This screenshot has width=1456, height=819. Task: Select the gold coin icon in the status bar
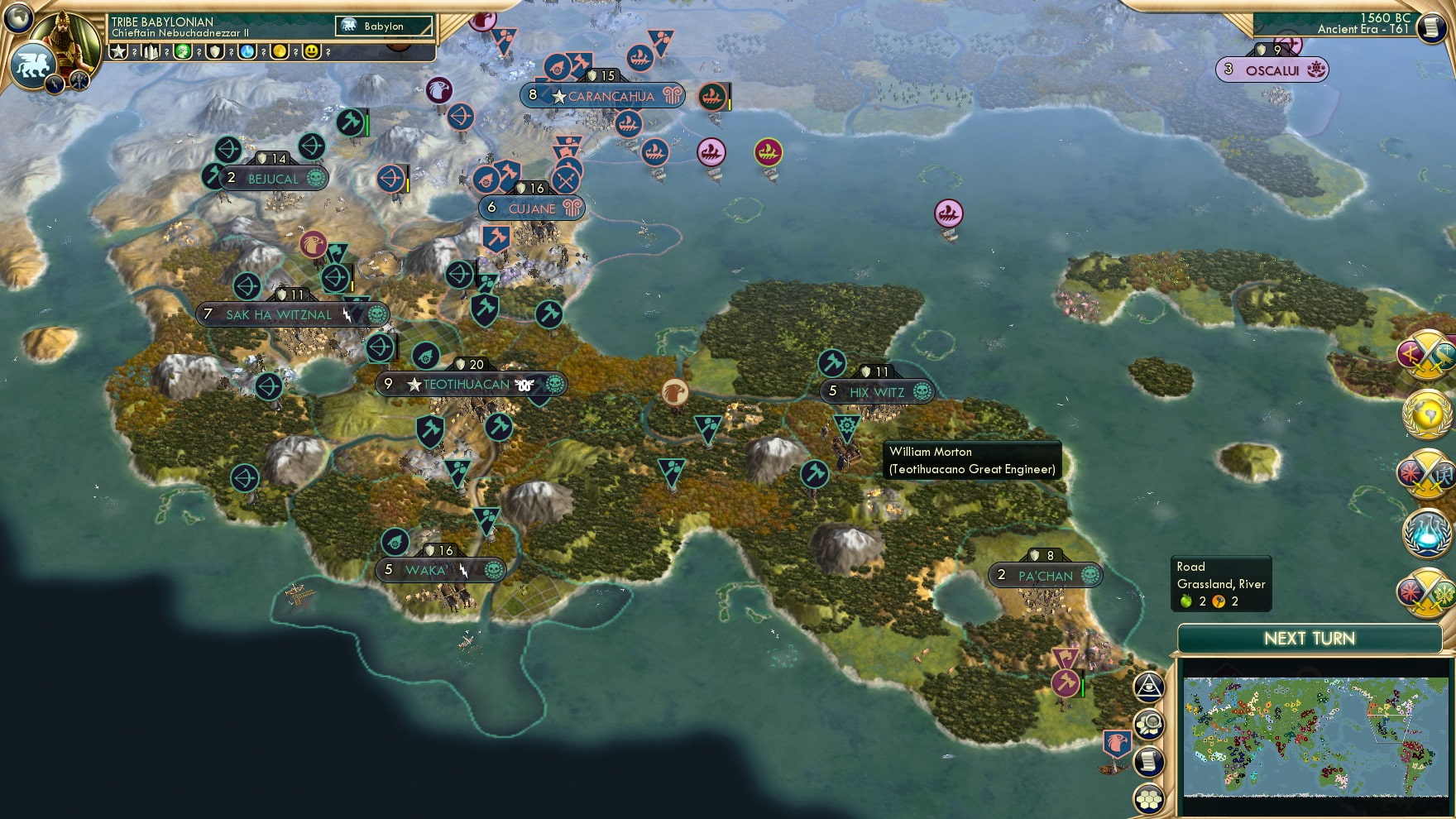click(280, 51)
